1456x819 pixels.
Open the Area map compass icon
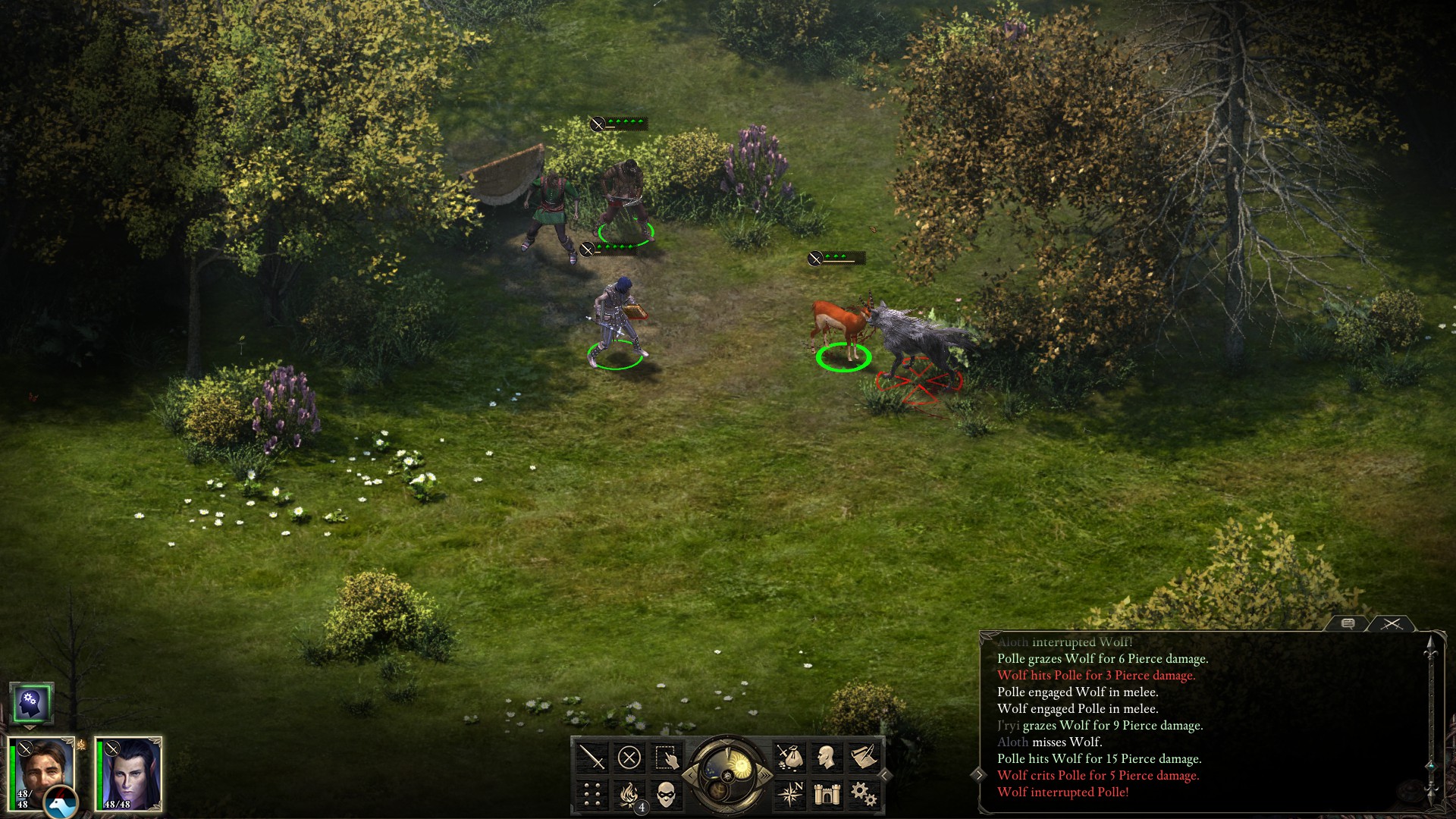790,793
